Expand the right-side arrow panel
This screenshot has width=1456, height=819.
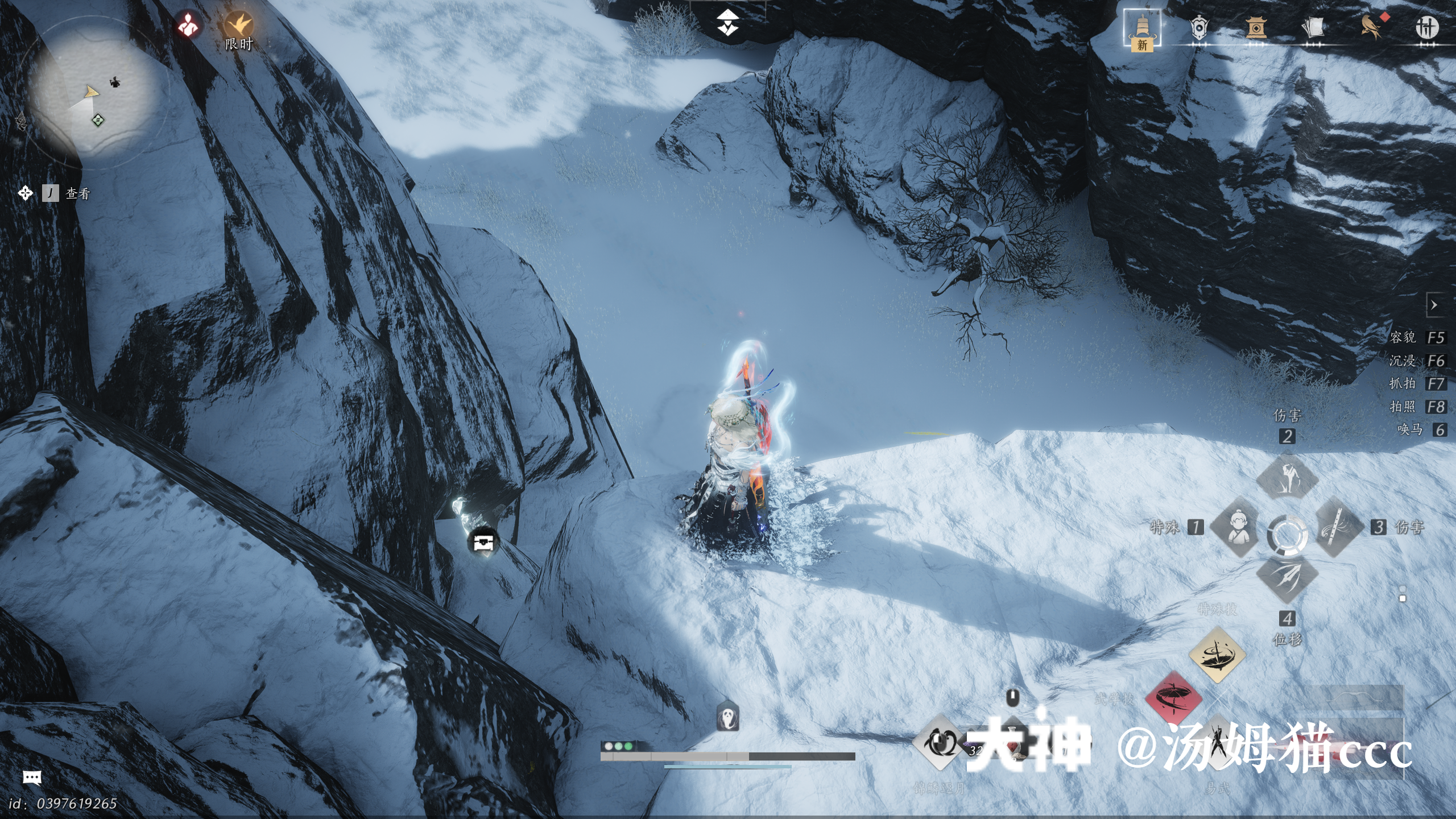pyautogui.click(x=1434, y=305)
